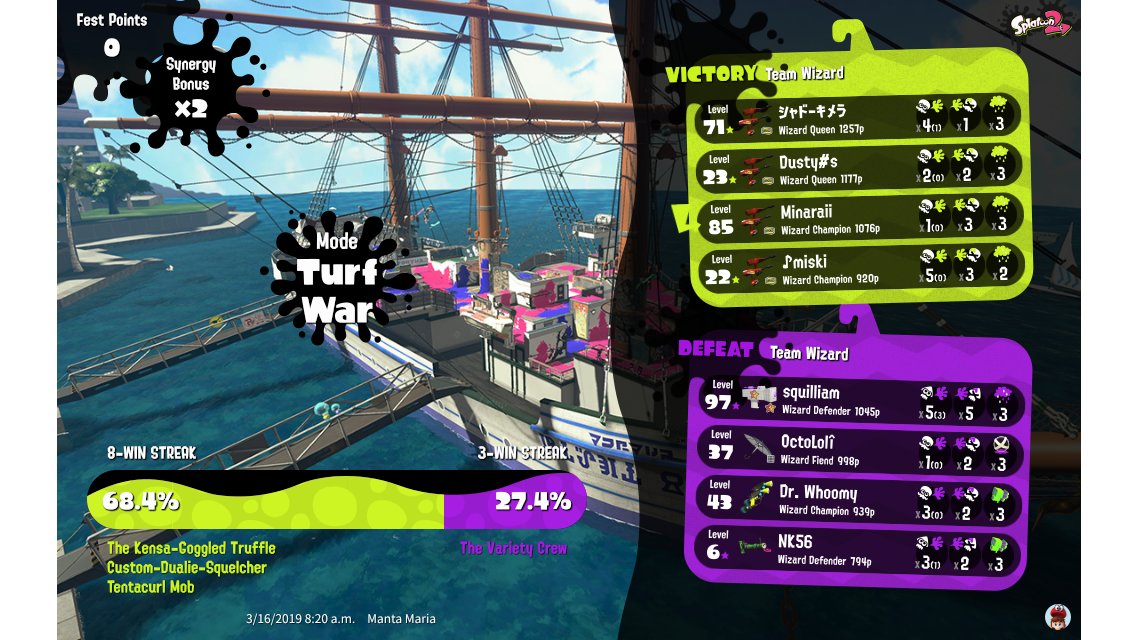Click the Mario profile avatar icon

(1057, 615)
